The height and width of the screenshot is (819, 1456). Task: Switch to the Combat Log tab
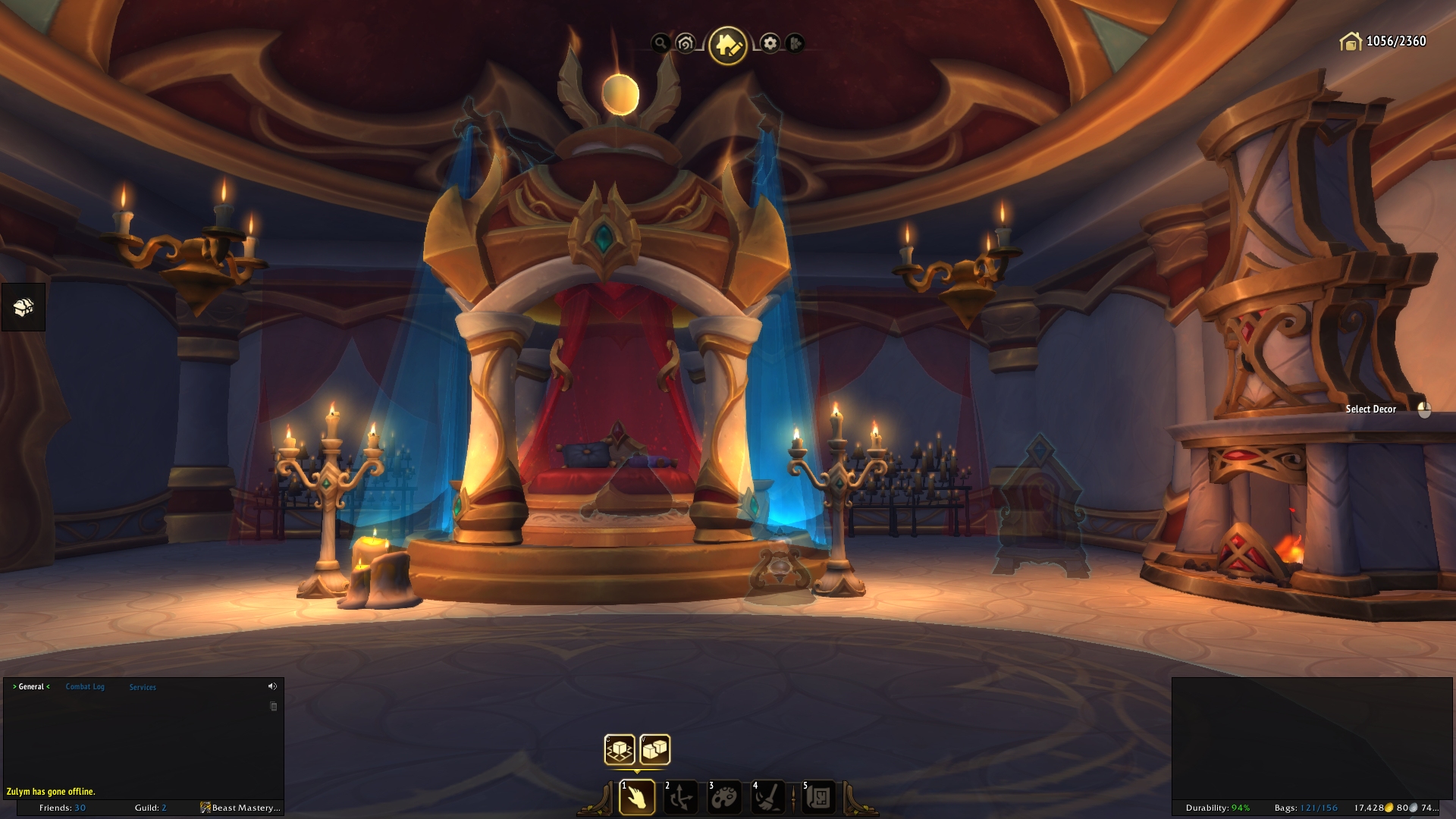coord(85,687)
